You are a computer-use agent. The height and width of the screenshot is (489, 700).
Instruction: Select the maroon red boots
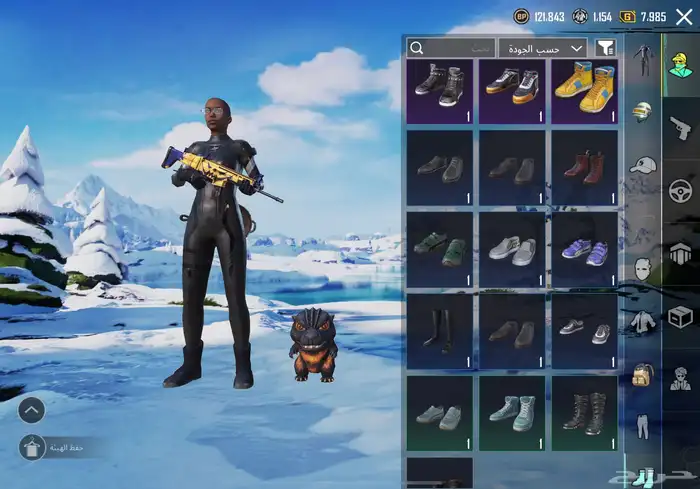click(584, 168)
